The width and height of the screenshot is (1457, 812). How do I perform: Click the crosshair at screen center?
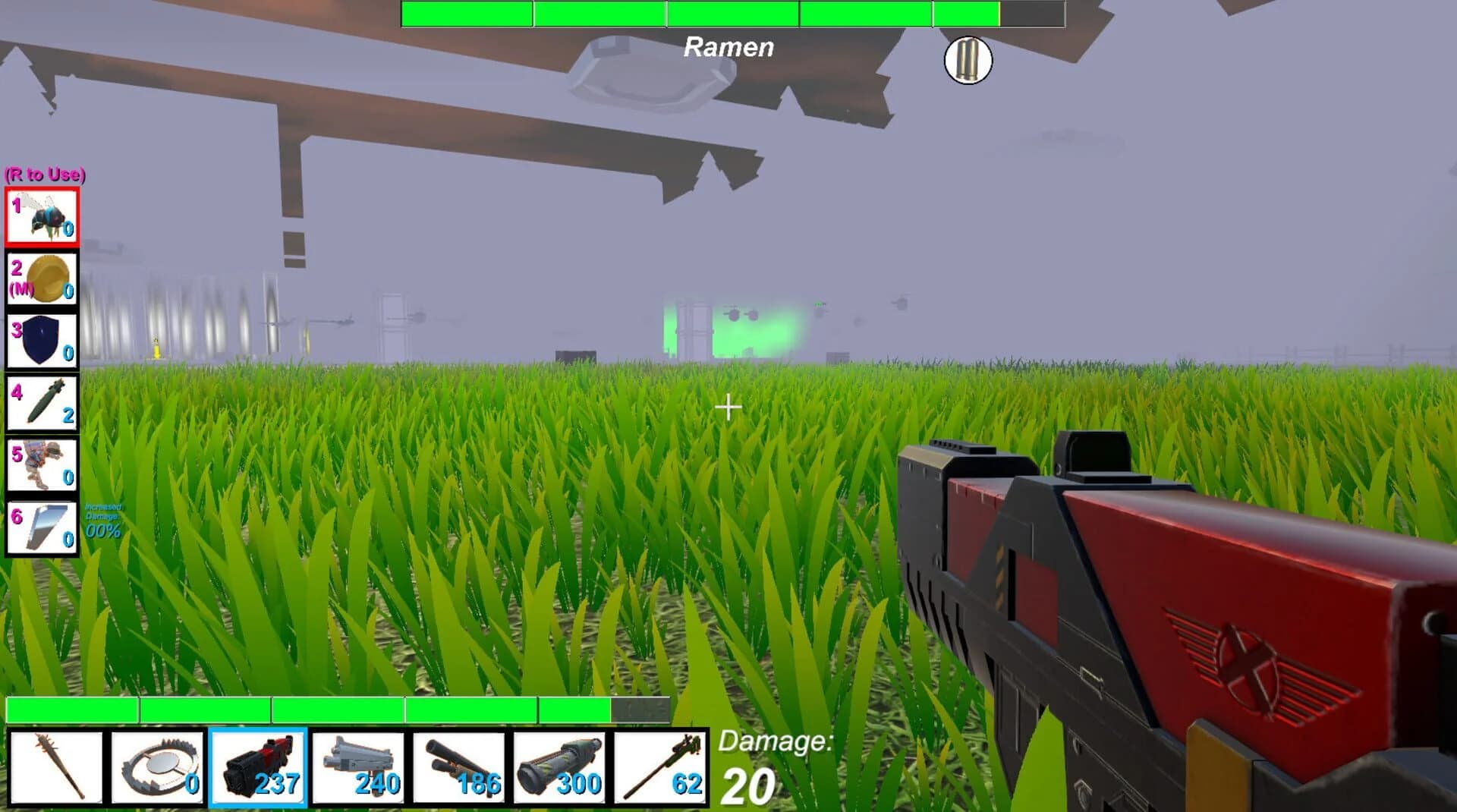pyautogui.click(x=728, y=408)
